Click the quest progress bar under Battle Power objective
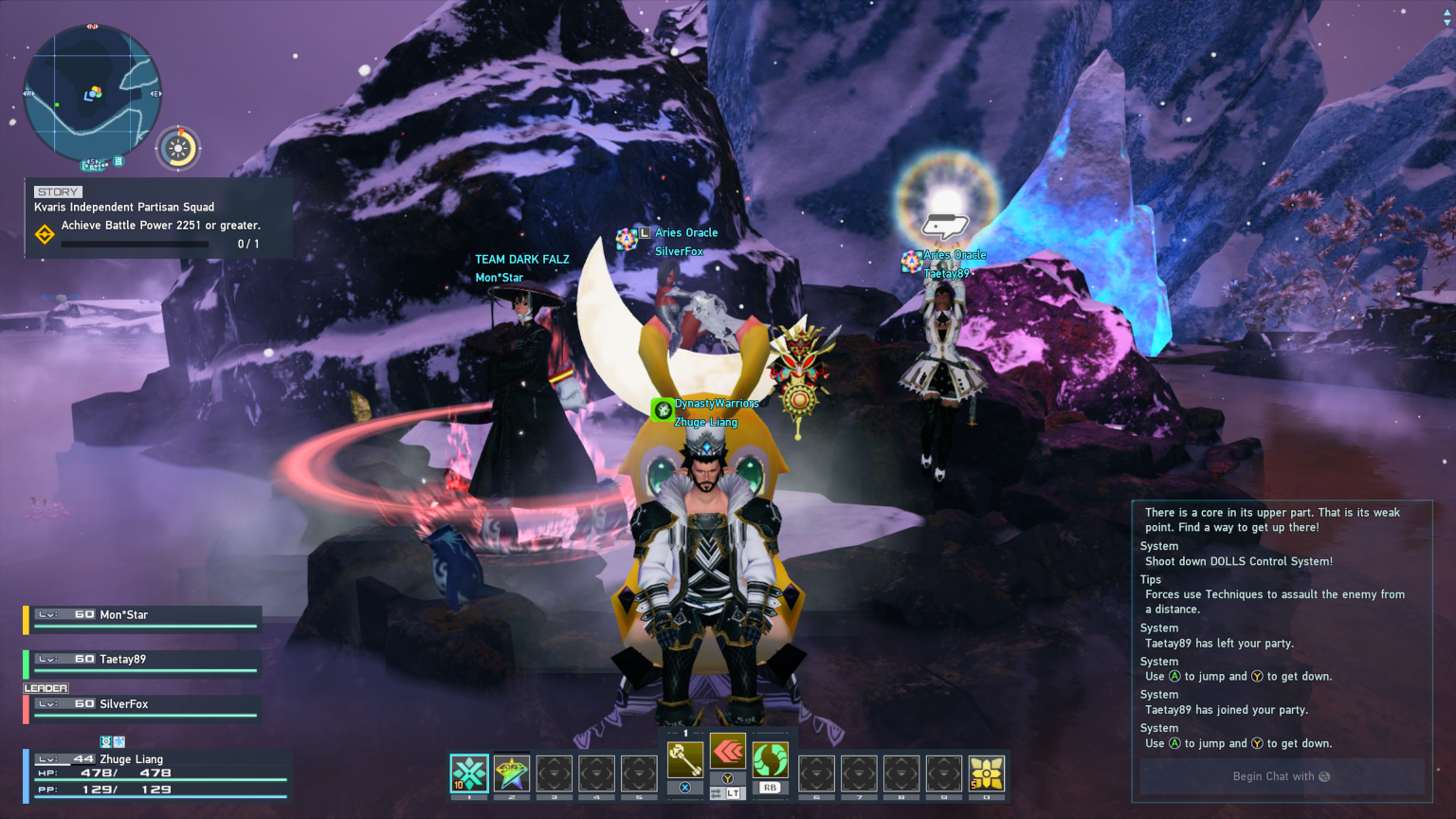This screenshot has width=1456, height=819. (x=134, y=244)
